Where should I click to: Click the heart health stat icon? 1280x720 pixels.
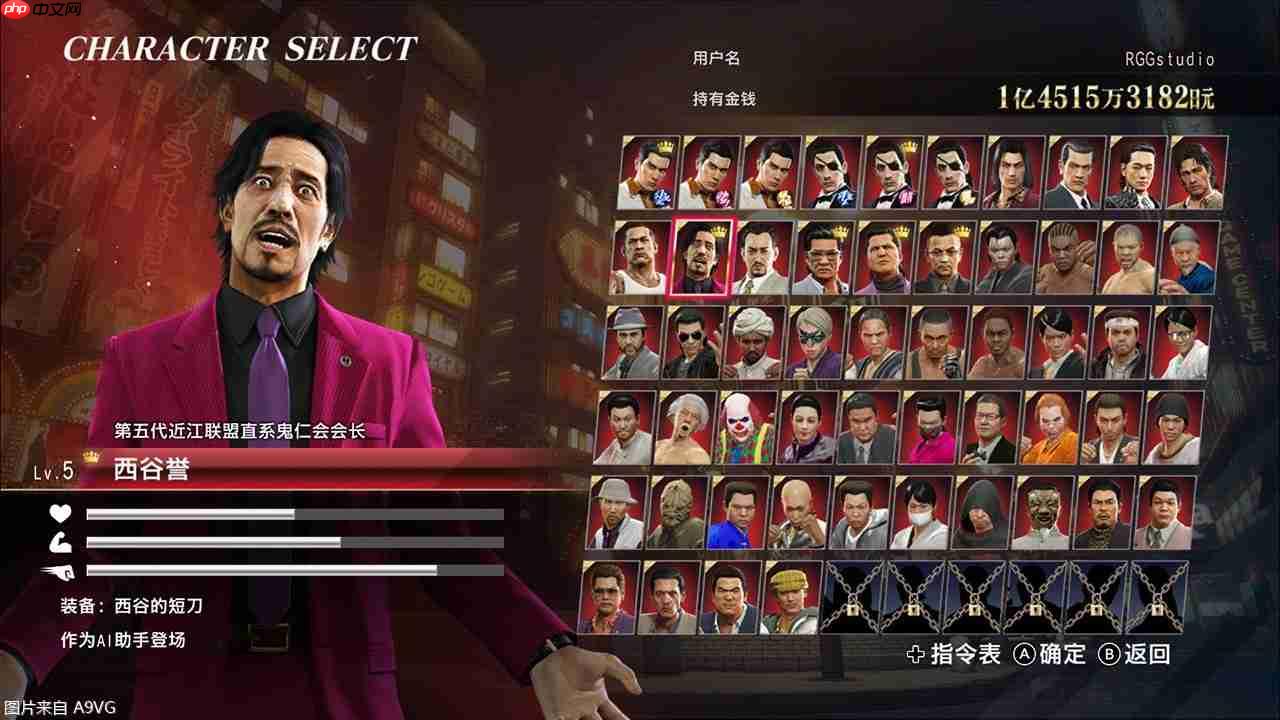click(60, 513)
